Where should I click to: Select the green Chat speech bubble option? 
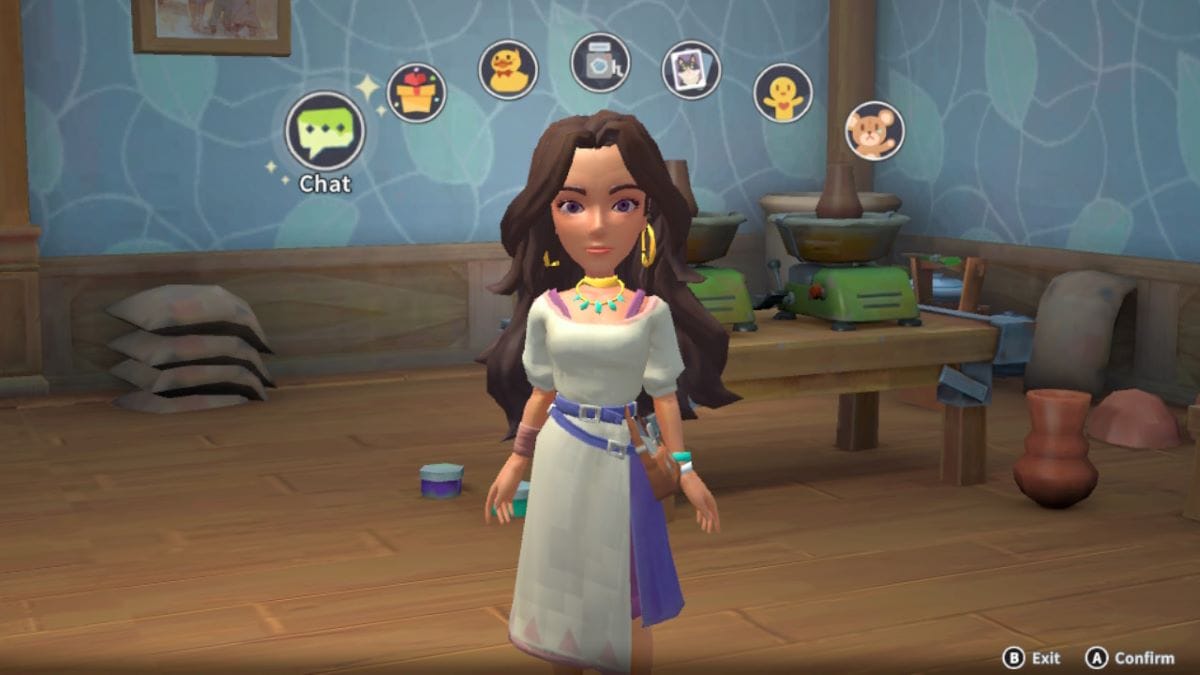[325, 131]
